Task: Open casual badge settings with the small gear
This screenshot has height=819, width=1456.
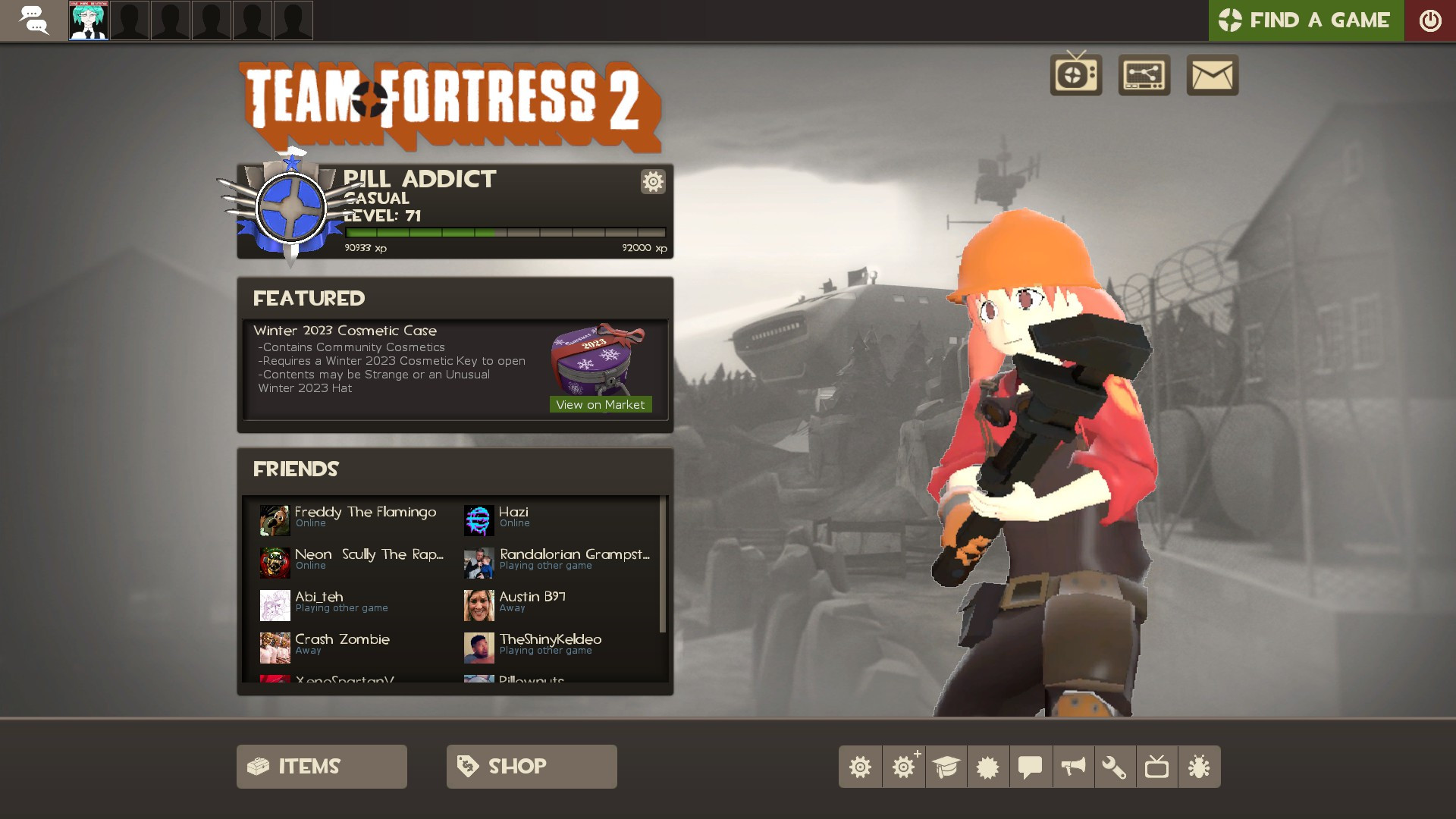Action: (x=652, y=182)
